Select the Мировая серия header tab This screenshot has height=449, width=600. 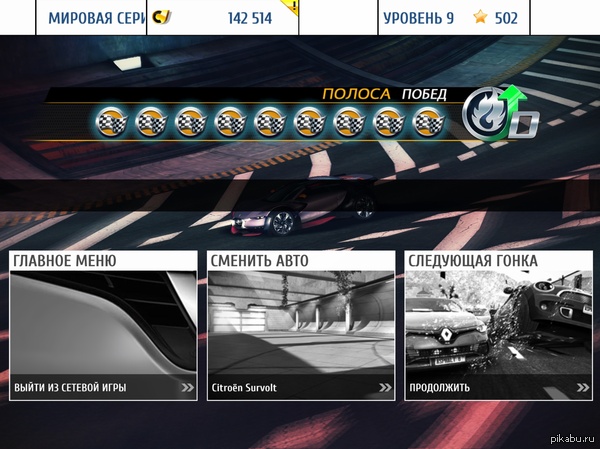coord(95,18)
